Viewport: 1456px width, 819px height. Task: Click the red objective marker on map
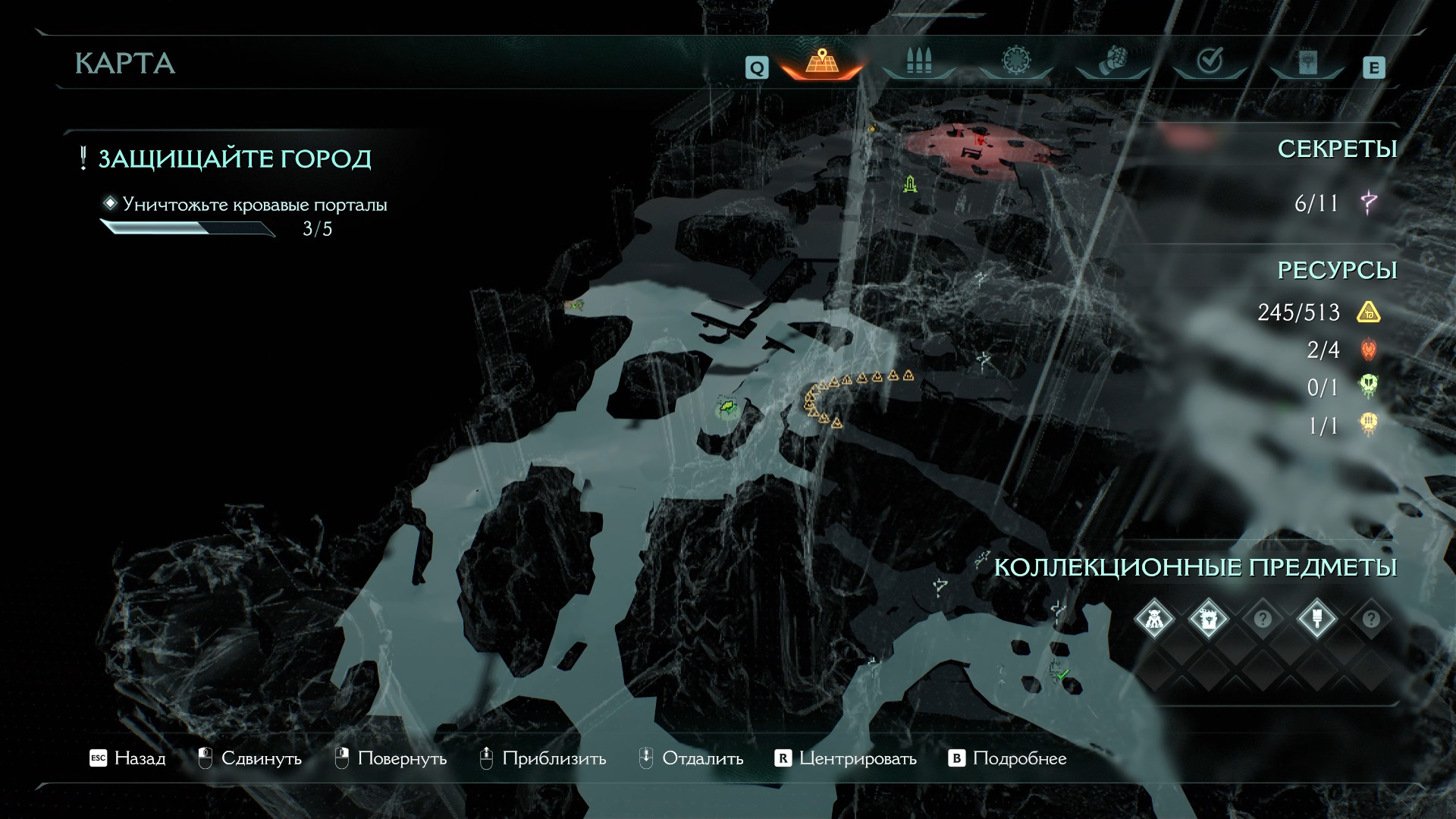980,139
